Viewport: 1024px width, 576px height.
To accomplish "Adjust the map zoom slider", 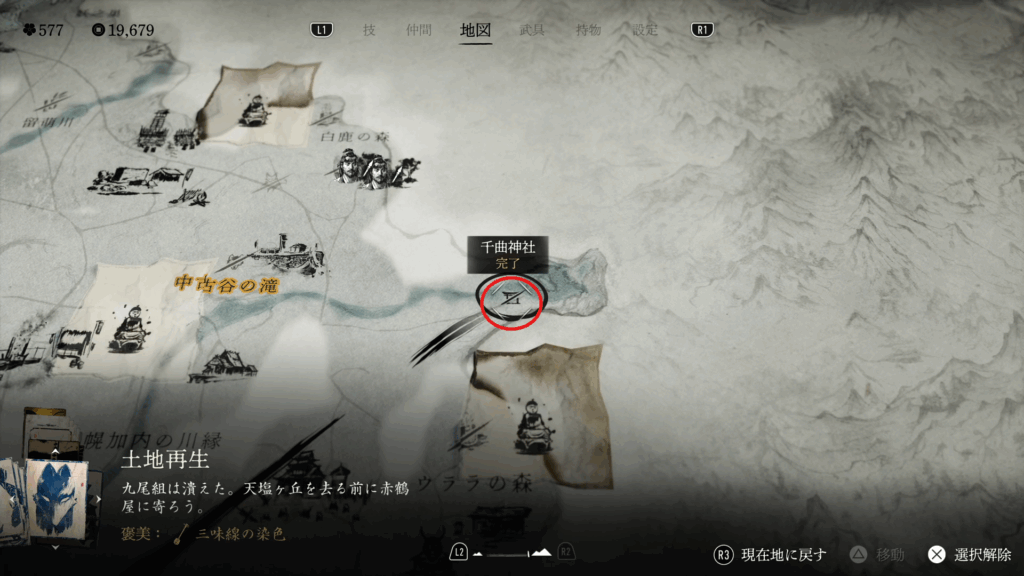I will [512, 553].
